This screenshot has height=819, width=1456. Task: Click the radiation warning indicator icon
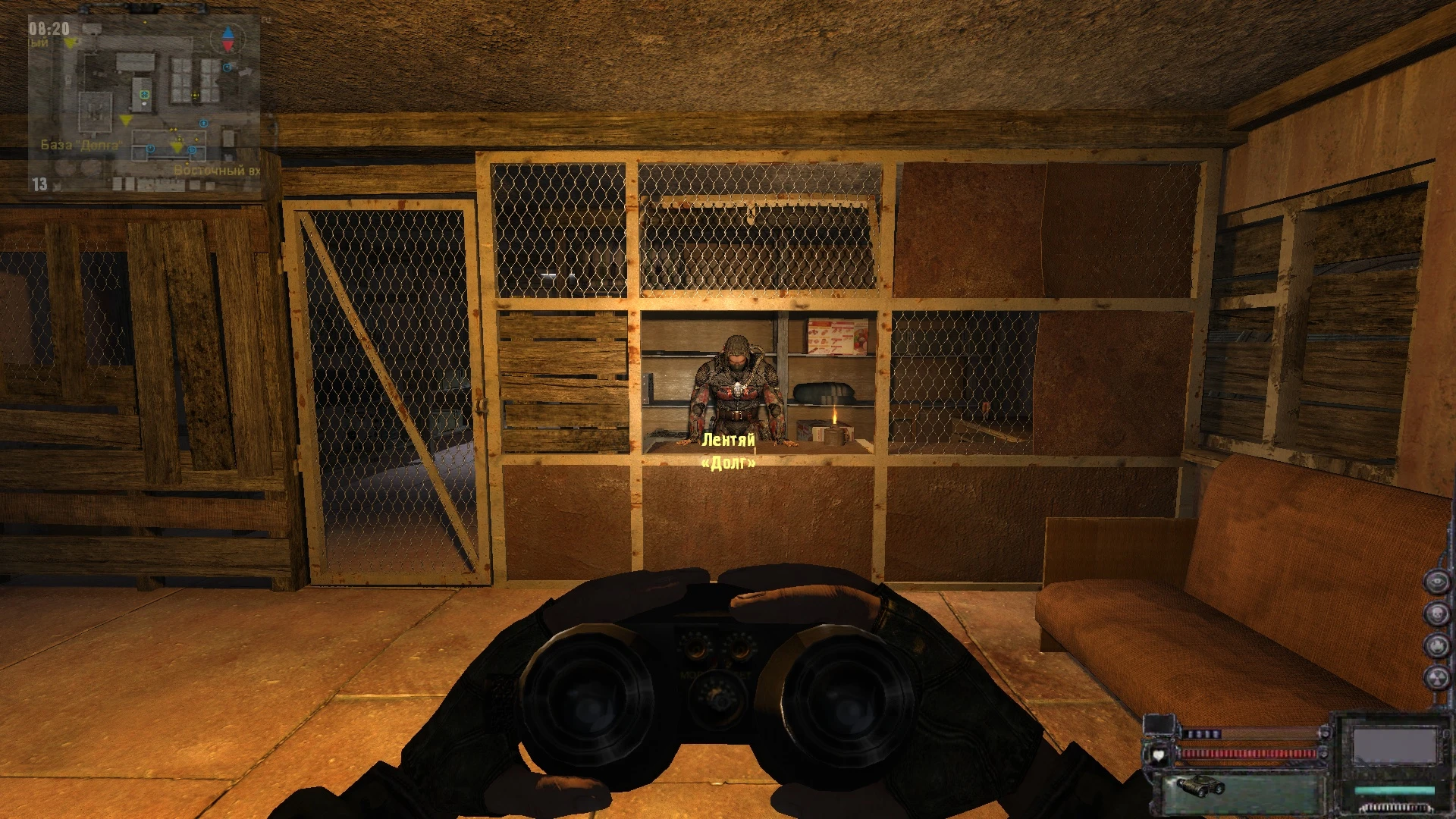(1438, 674)
